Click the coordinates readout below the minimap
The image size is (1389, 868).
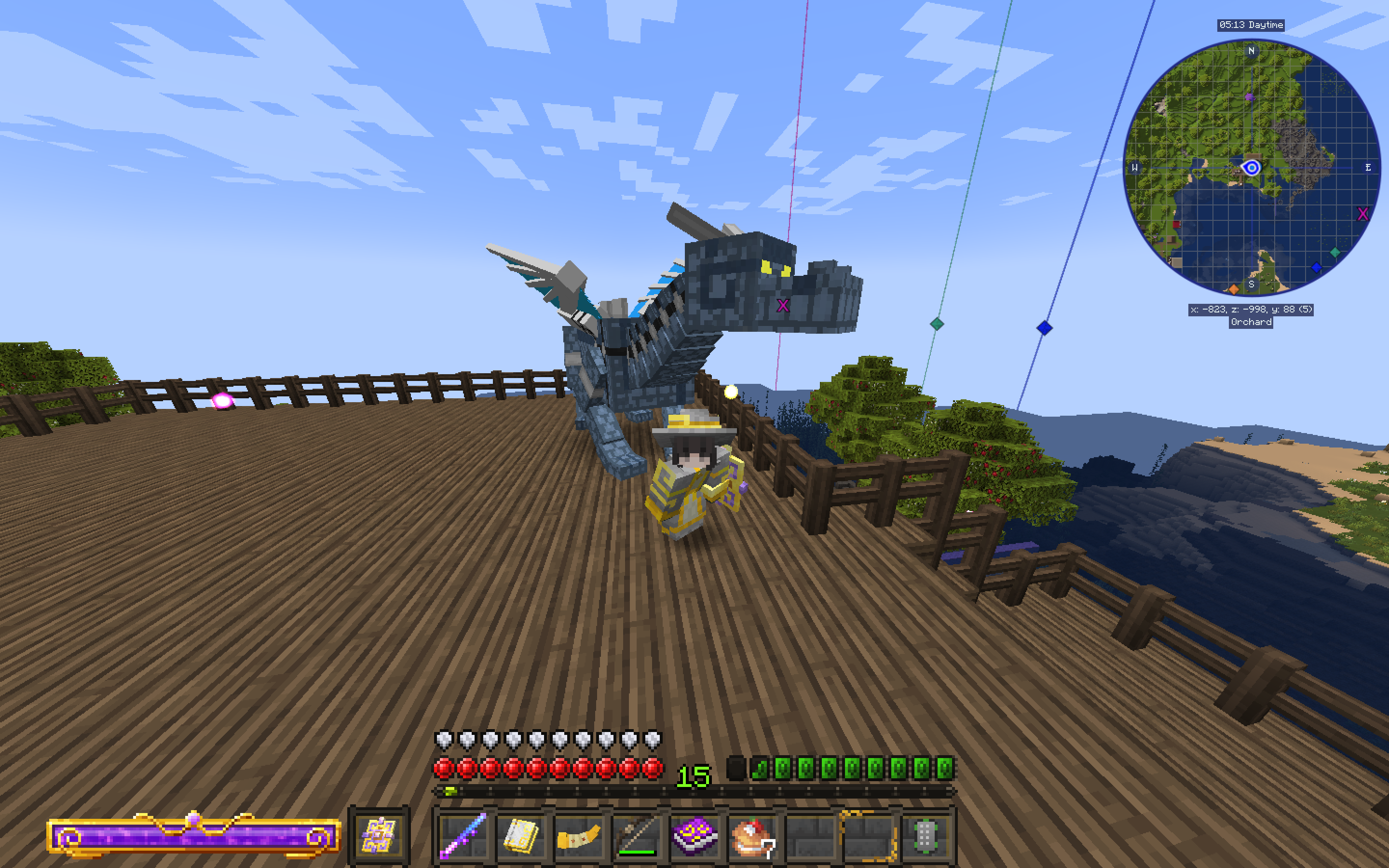coord(1254,309)
